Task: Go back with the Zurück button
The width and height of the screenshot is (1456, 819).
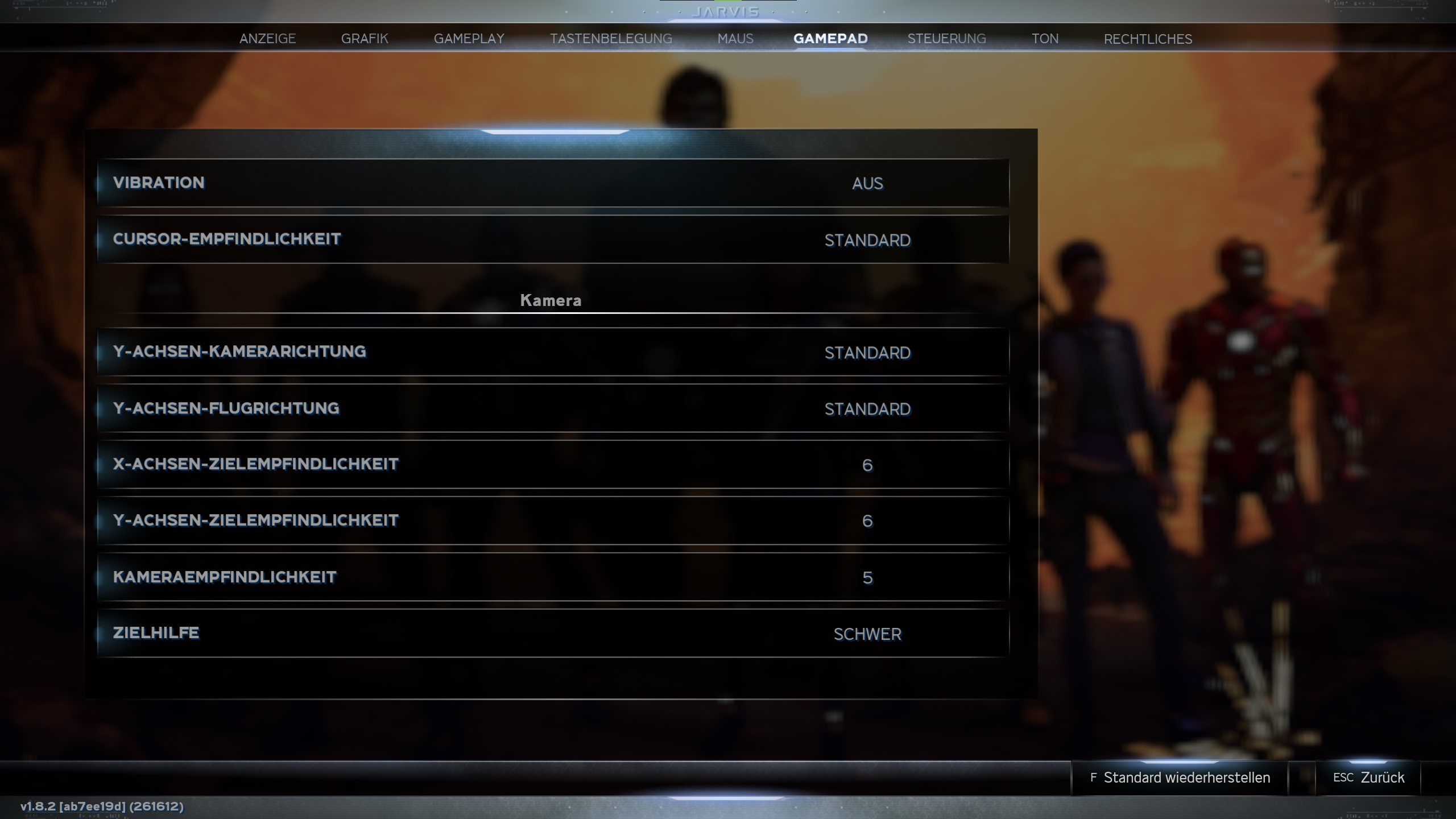Action: click(x=1368, y=777)
